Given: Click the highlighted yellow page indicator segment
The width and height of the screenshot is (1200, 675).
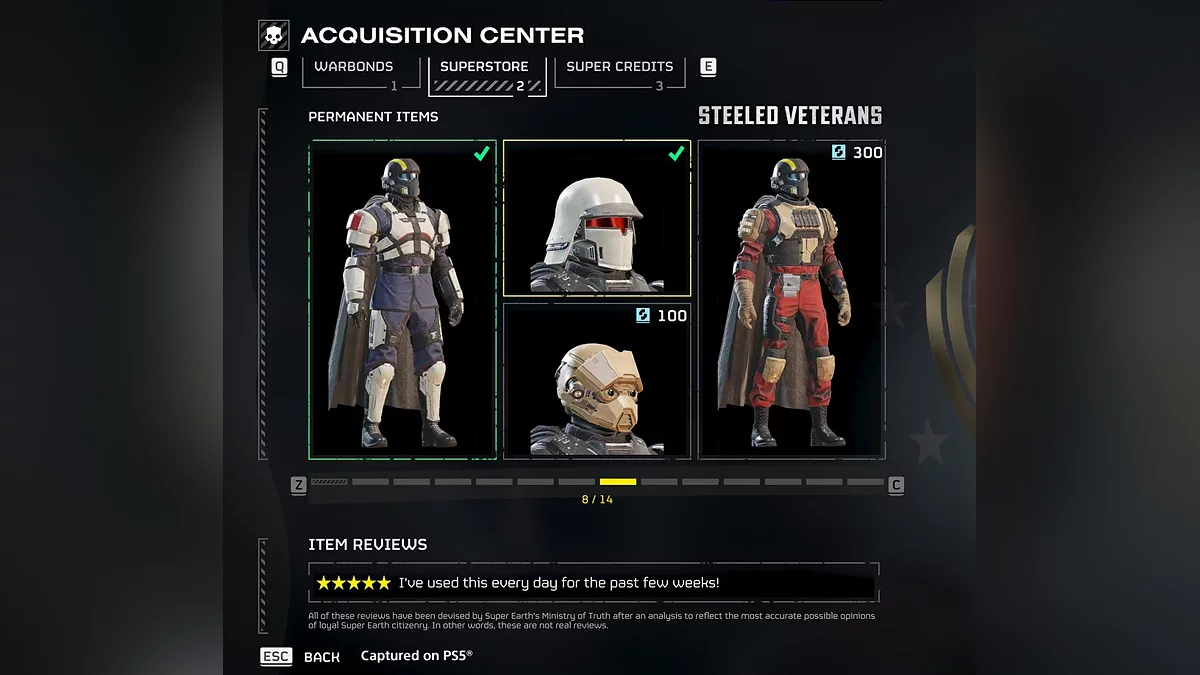Looking at the screenshot, I should coord(618,482).
